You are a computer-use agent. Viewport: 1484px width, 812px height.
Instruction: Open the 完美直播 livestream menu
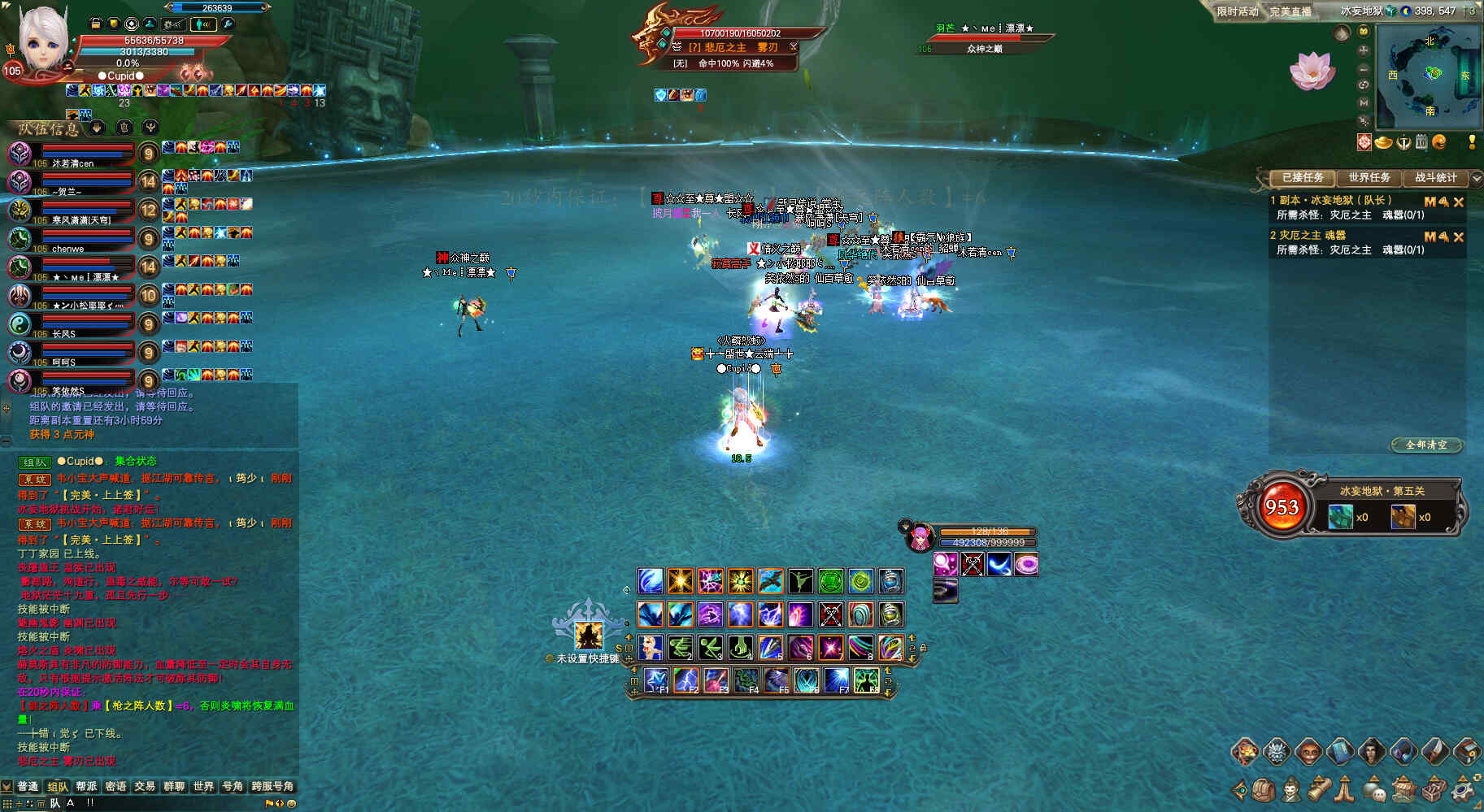point(1290,11)
